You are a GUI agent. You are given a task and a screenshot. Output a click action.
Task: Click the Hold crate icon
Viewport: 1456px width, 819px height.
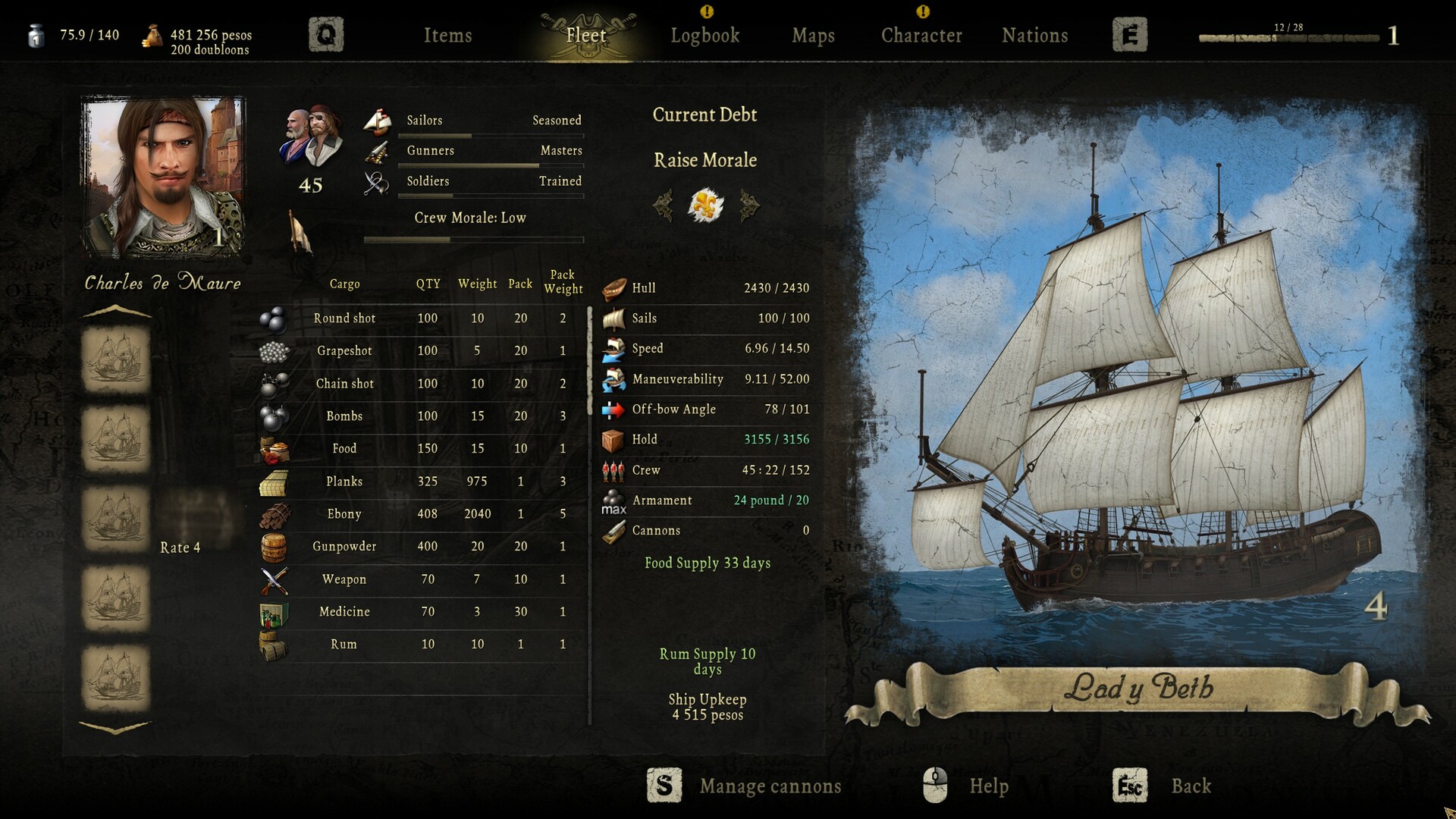(x=614, y=440)
